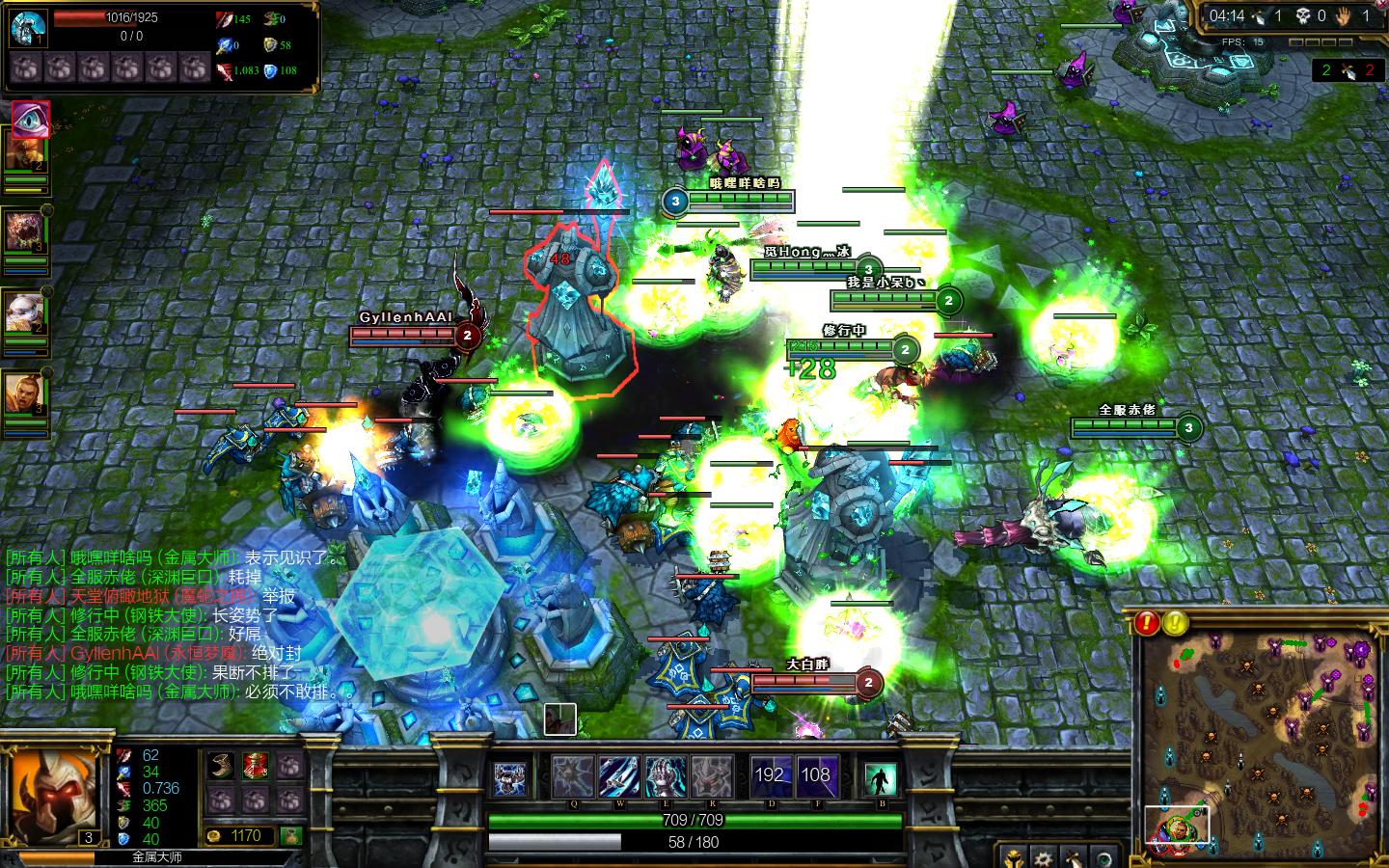The width and height of the screenshot is (1389, 868).
Task: Open the golden helmet menu button
Action: click(x=1013, y=856)
